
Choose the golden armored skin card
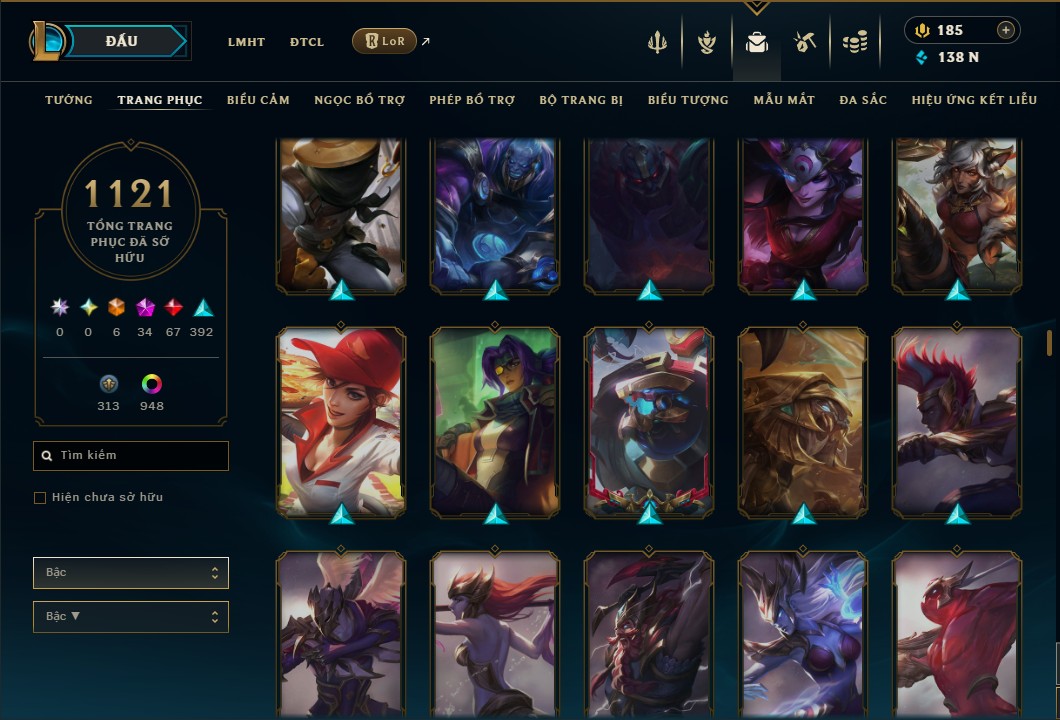pyautogui.click(x=803, y=420)
